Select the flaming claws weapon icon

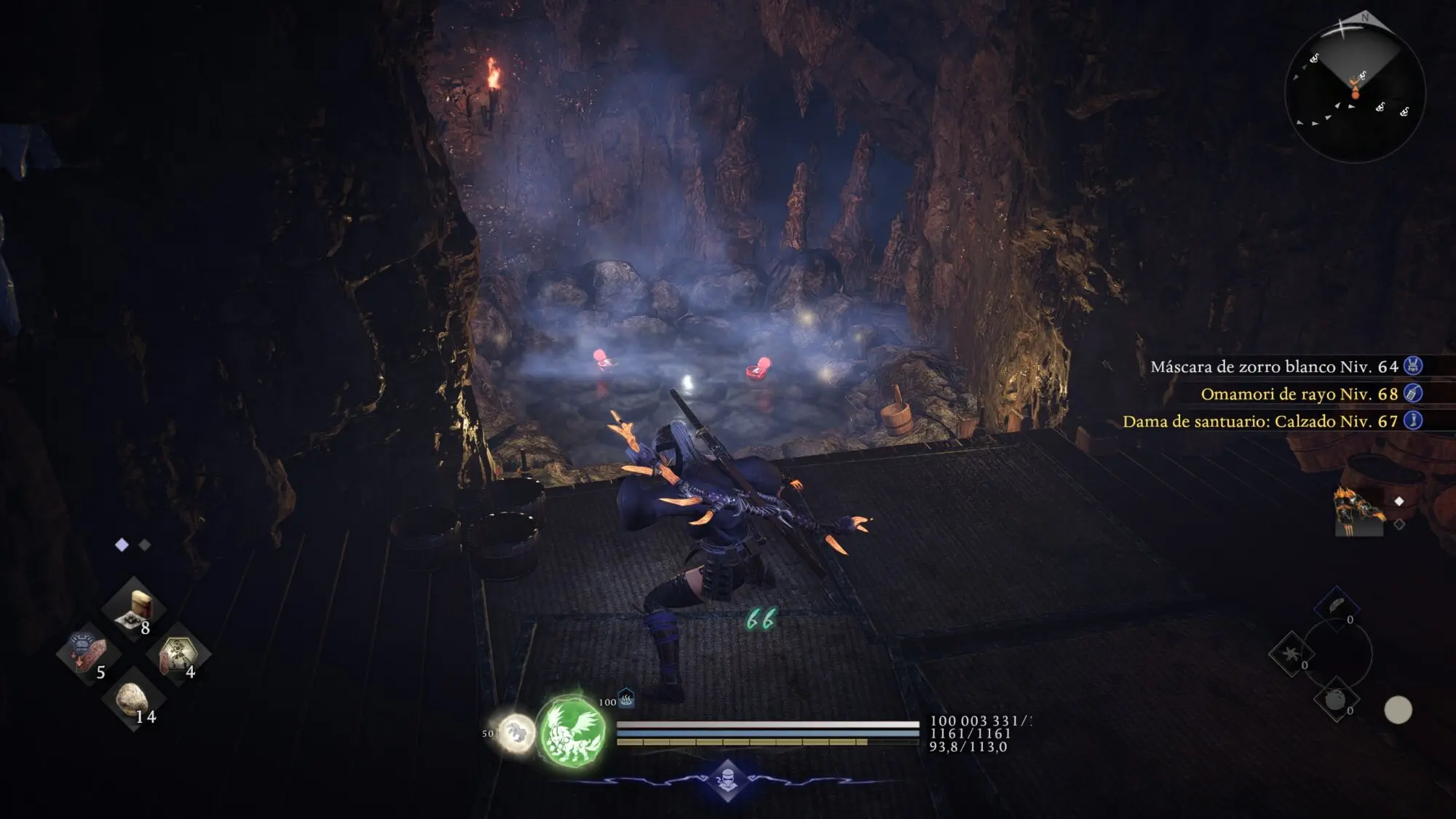click(1358, 510)
